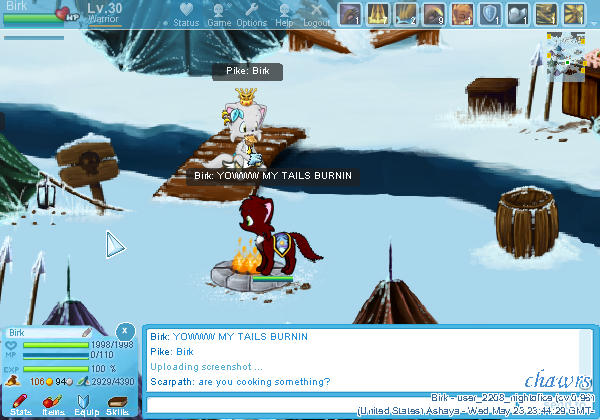Open the Items inventory
The image size is (600, 420).
pos(53,403)
